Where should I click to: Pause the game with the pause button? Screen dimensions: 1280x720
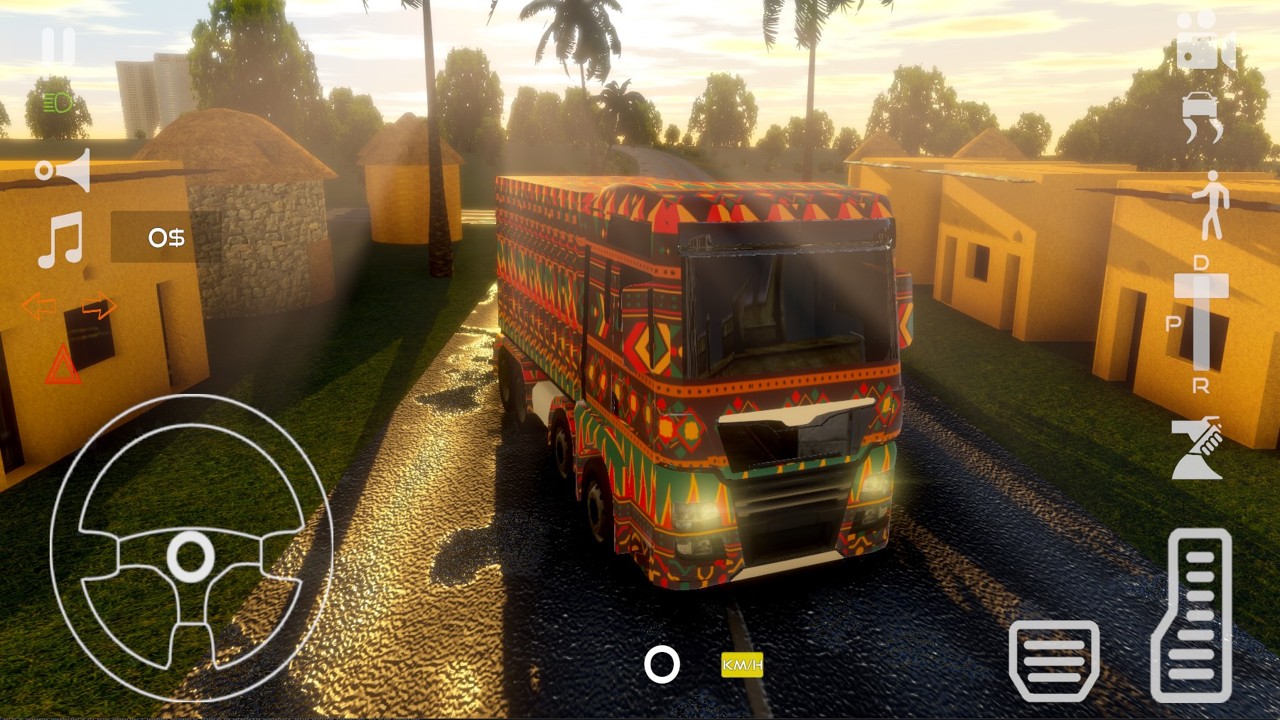point(58,46)
